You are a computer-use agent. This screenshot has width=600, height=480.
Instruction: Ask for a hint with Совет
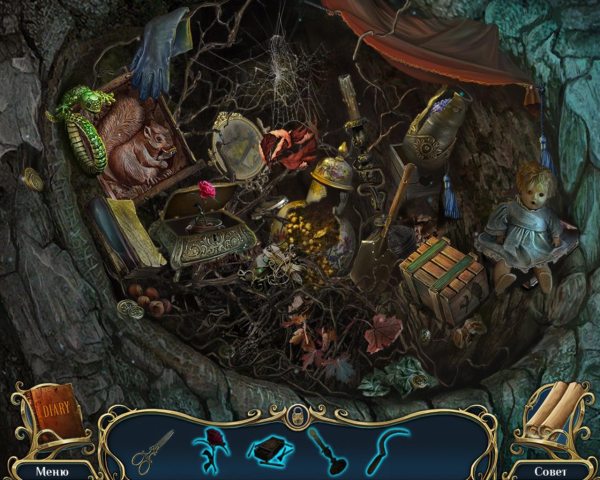point(548,469)
